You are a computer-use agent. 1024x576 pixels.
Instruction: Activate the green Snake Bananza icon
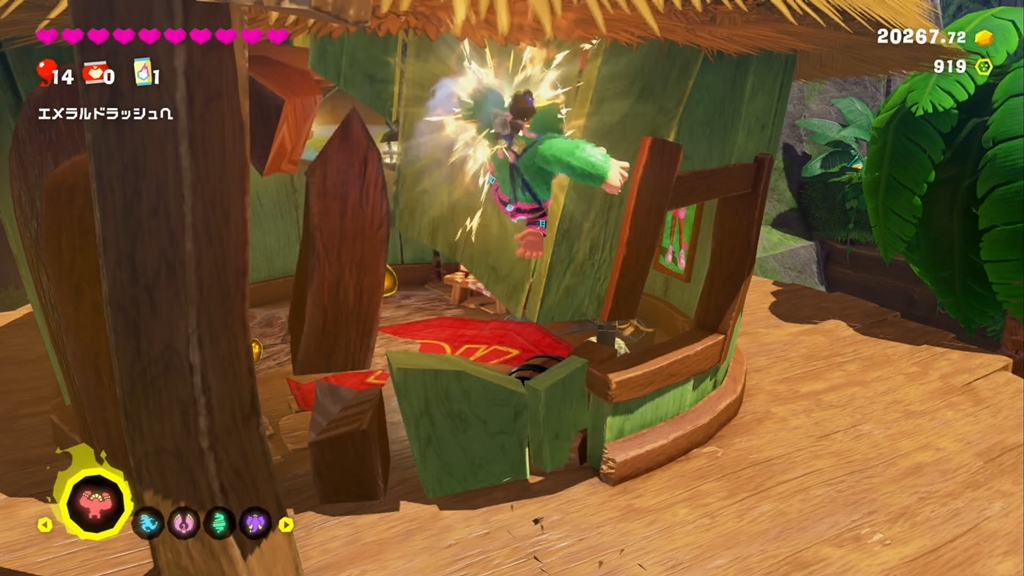coord(219,523)
